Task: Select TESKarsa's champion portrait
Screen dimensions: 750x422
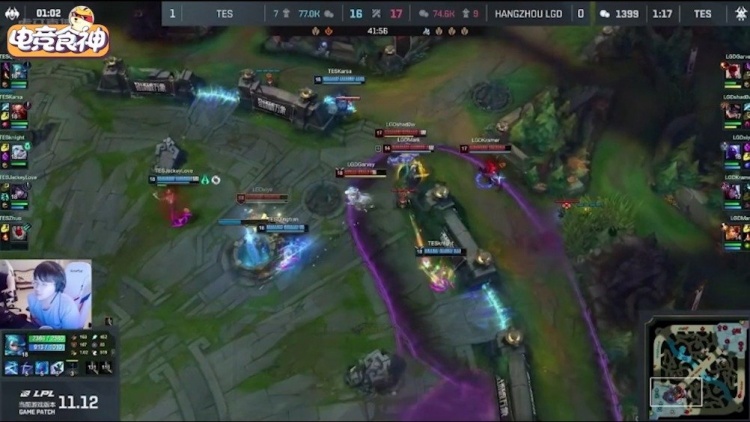Action: point(19,111)
